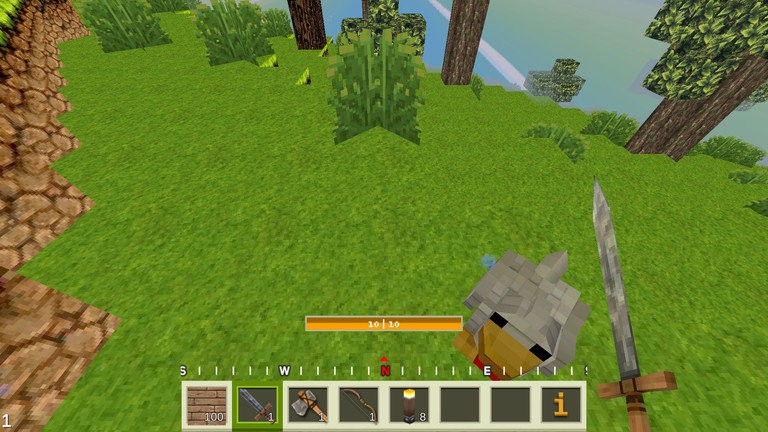Select the wooden bow slot
The height and width of the screenshot is (432, 768).
point(358,405)
